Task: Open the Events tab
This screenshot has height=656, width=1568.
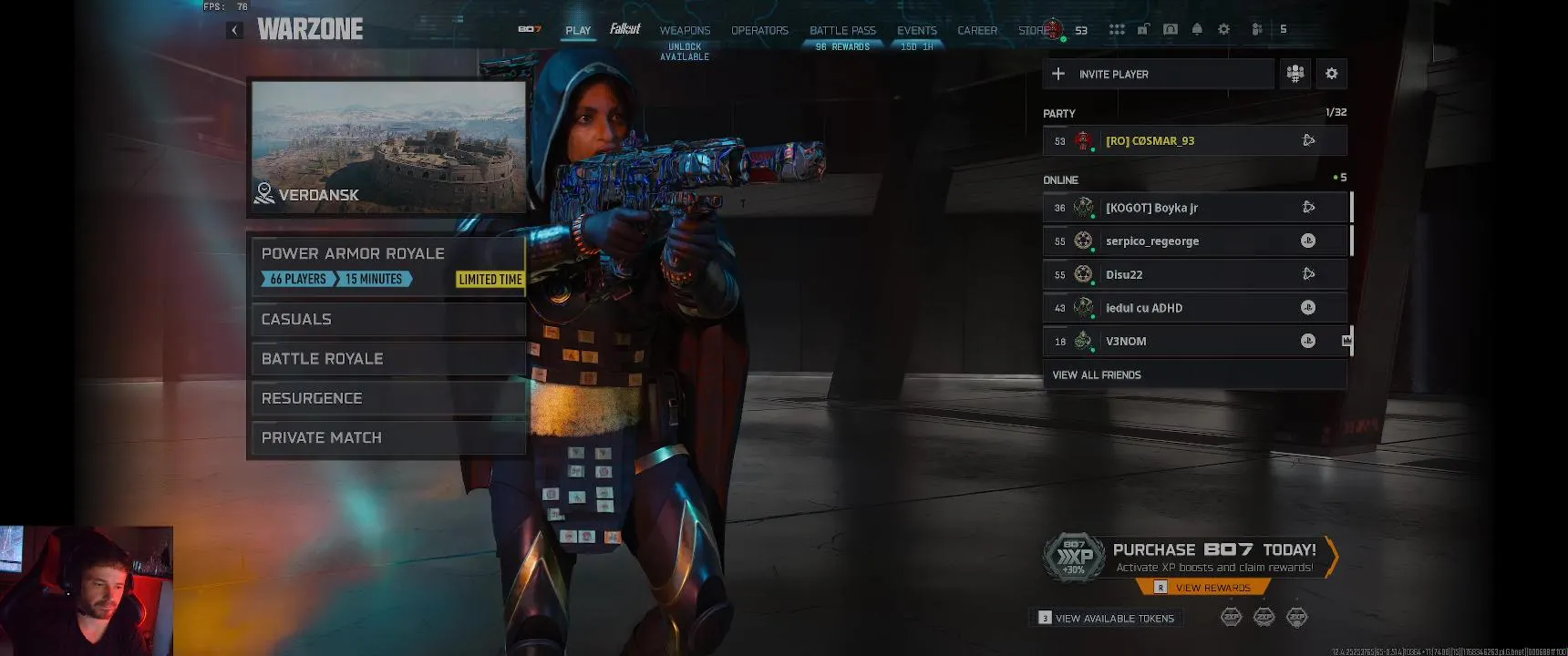Action: pos(916,31)
